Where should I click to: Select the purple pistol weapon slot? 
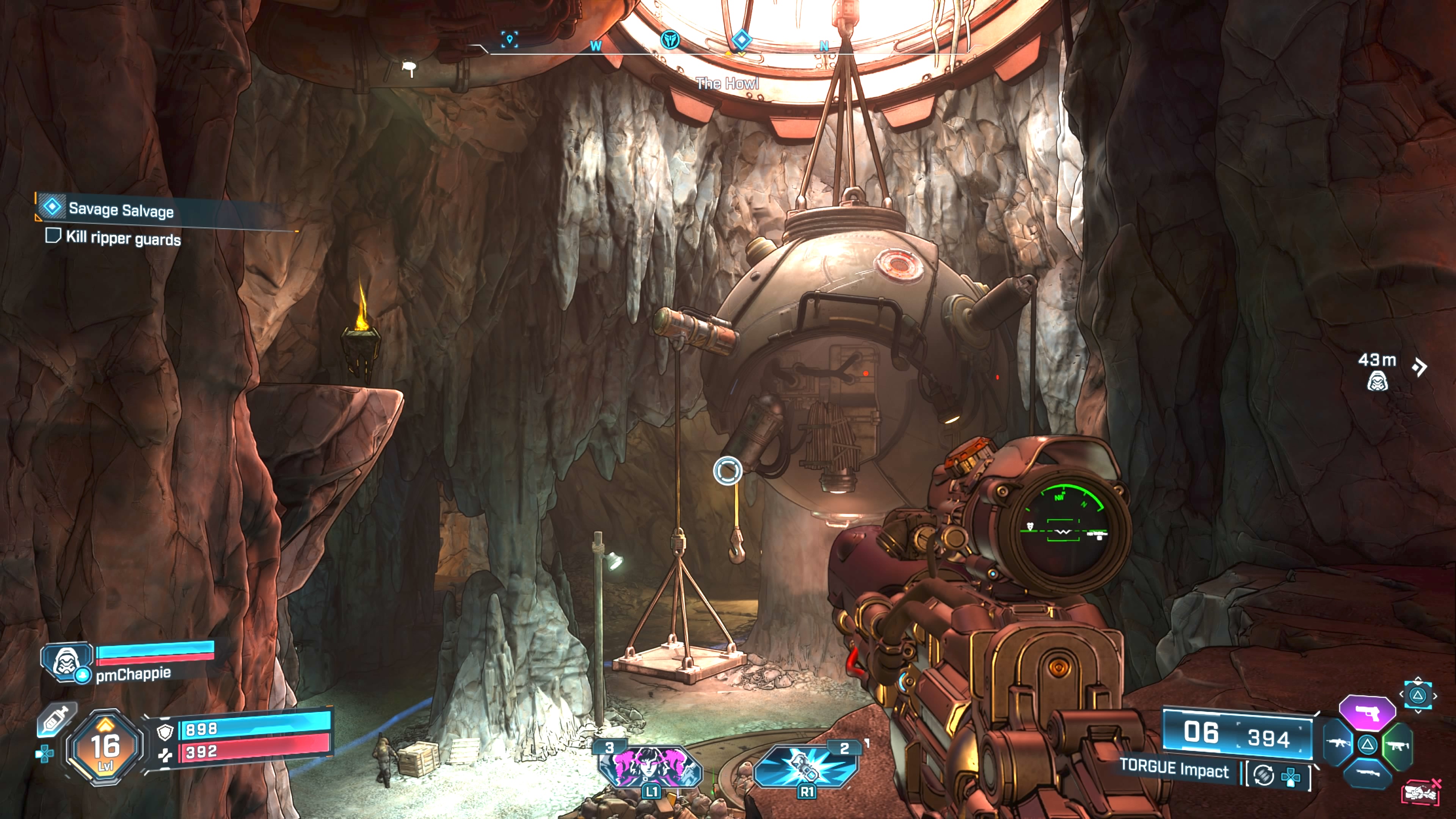click(1367, 713)
